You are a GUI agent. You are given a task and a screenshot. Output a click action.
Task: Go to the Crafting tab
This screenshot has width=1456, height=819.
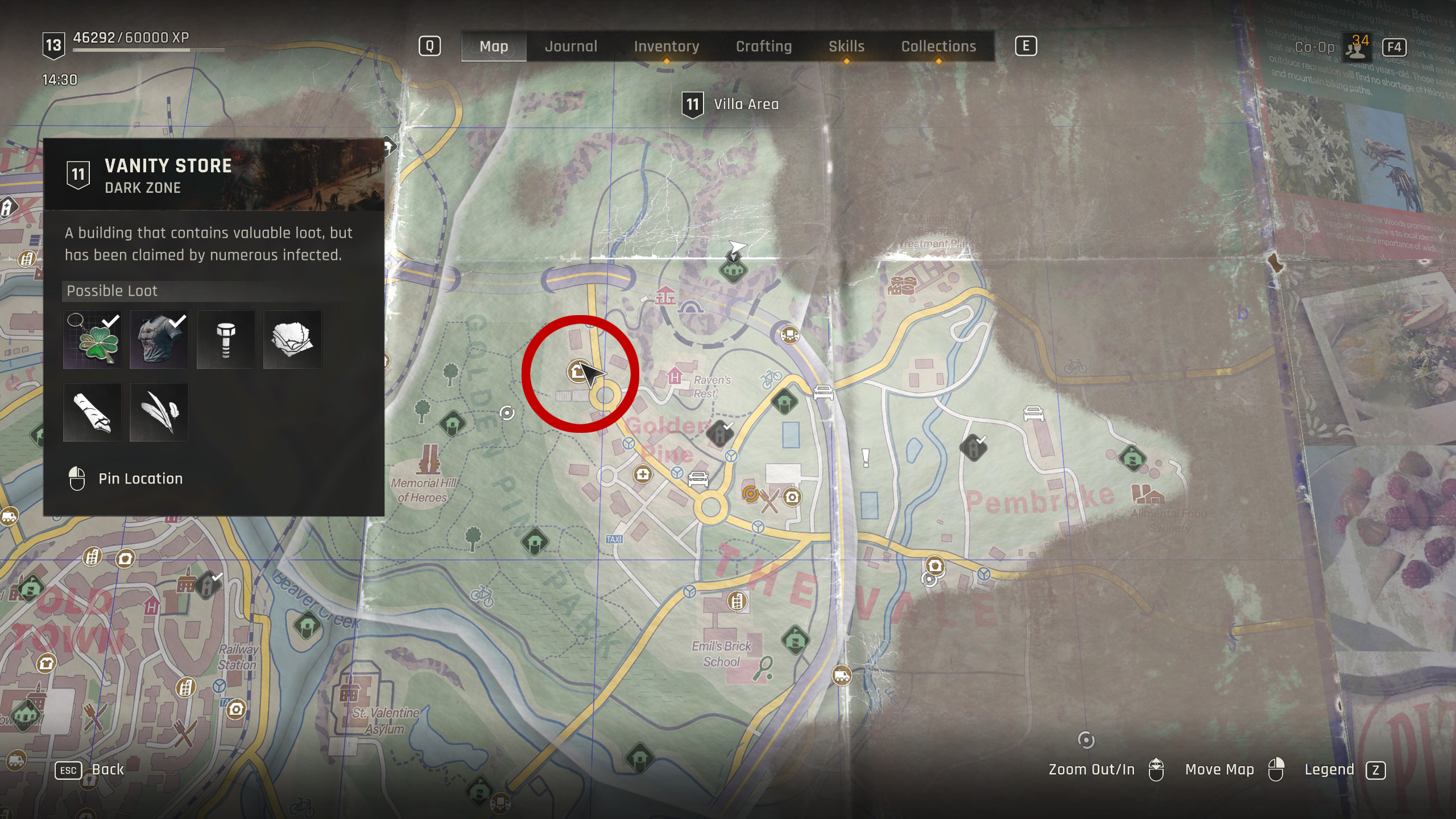click(764, 46)
